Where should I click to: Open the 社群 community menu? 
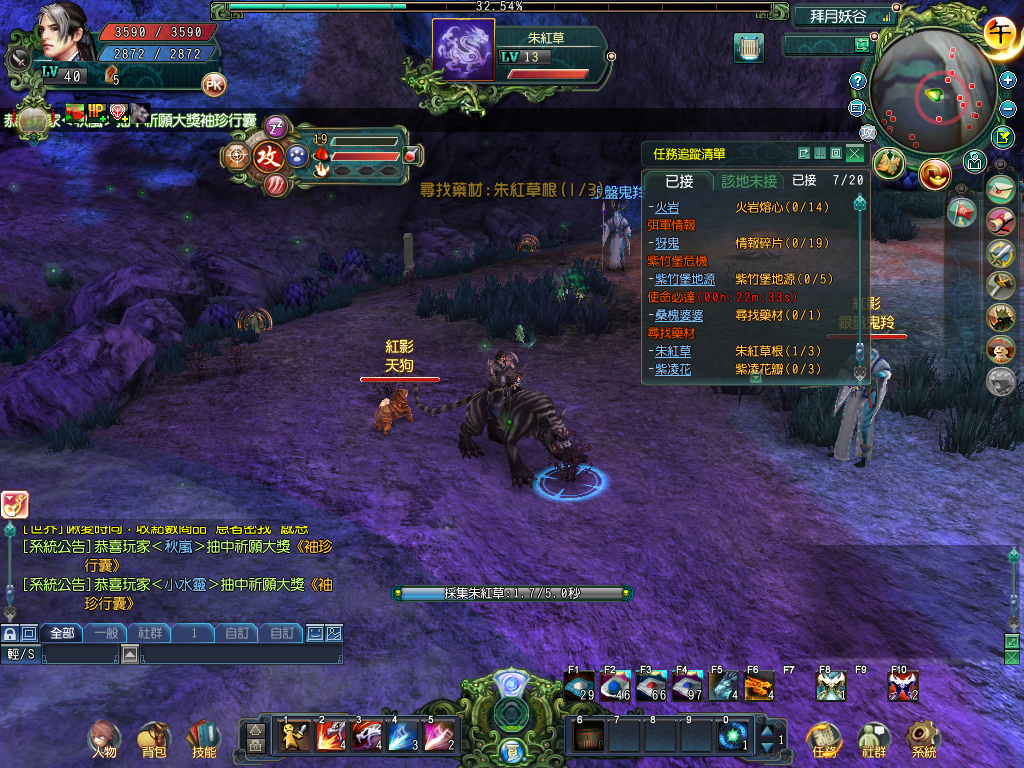pyautogui.click(x=874, y=739)
